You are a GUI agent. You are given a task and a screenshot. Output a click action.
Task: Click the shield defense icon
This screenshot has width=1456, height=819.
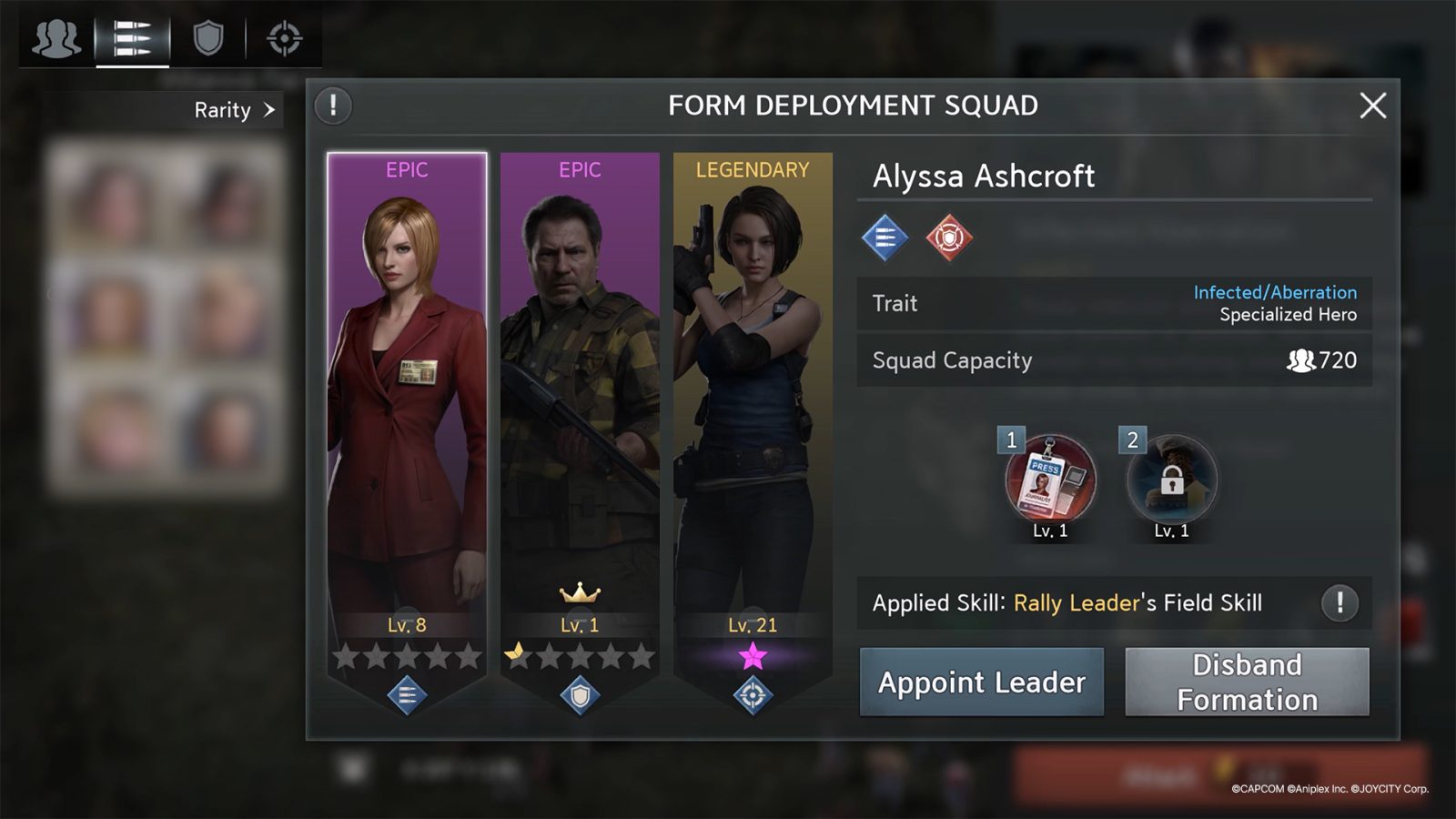point(207,38)
